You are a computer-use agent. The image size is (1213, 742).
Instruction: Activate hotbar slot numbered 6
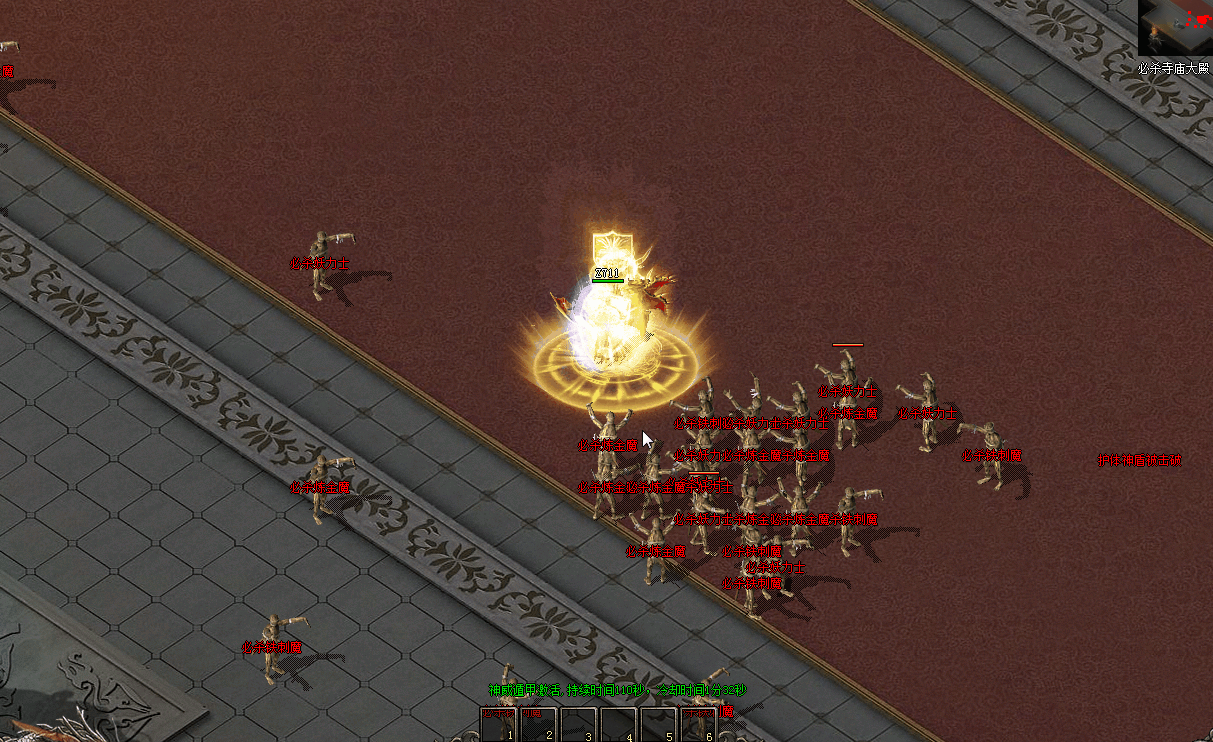point(698,725)
